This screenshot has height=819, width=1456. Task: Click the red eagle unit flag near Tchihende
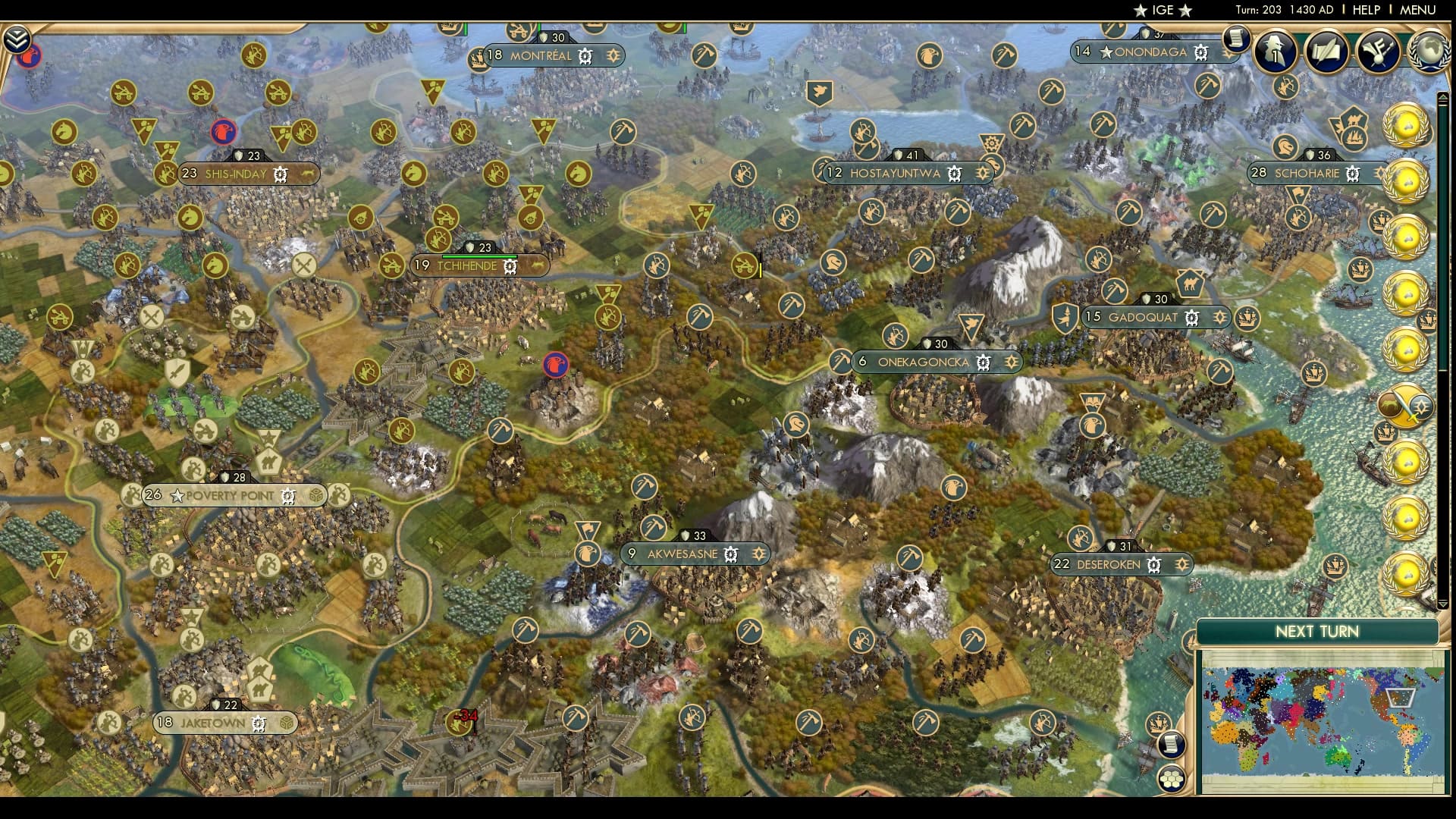557,365
